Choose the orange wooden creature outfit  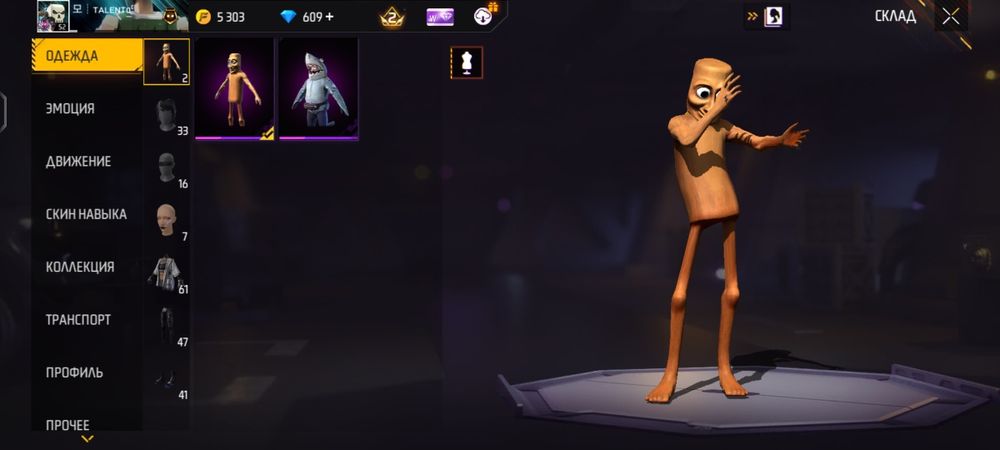[x=235, y=89]
